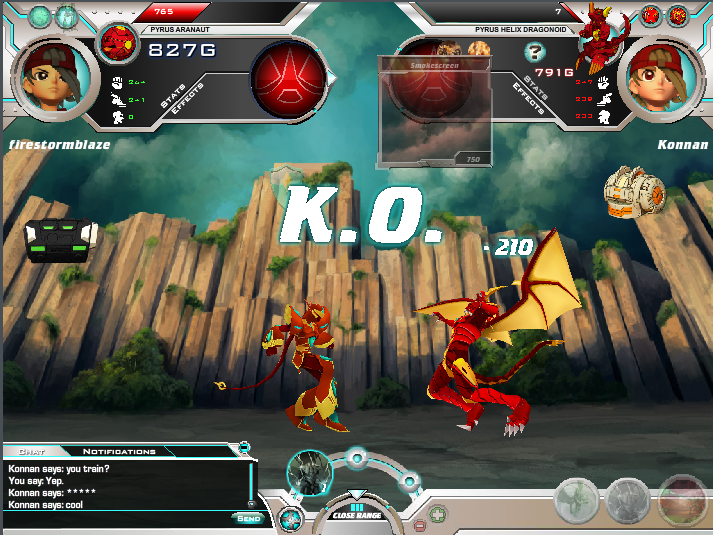
Task: Choose the green-tinted round ability card
Action: point(578,499)
